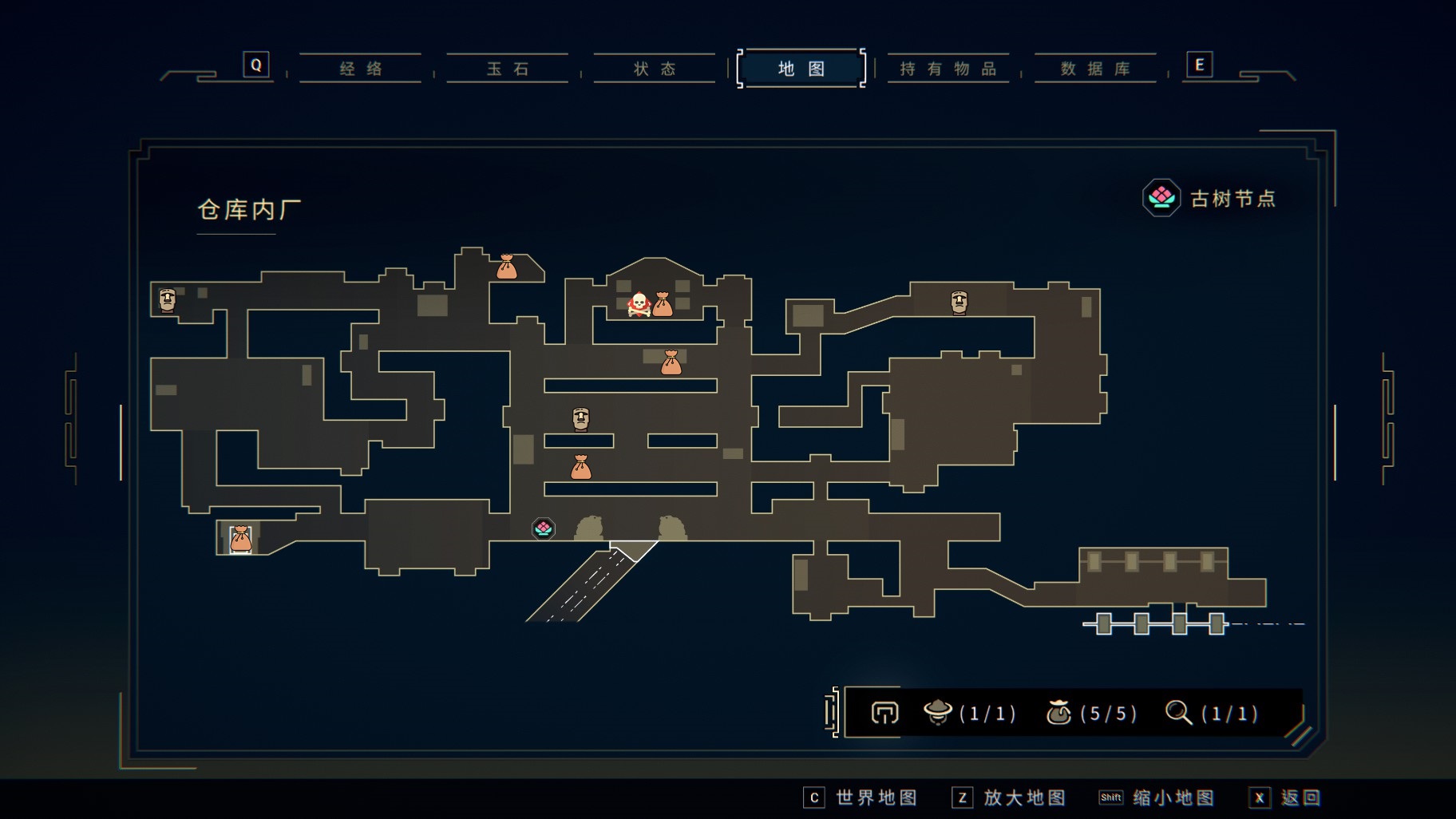Click the pink root node marker on map
This screenshot has width=1456, height=819.
tap(544, 528)
